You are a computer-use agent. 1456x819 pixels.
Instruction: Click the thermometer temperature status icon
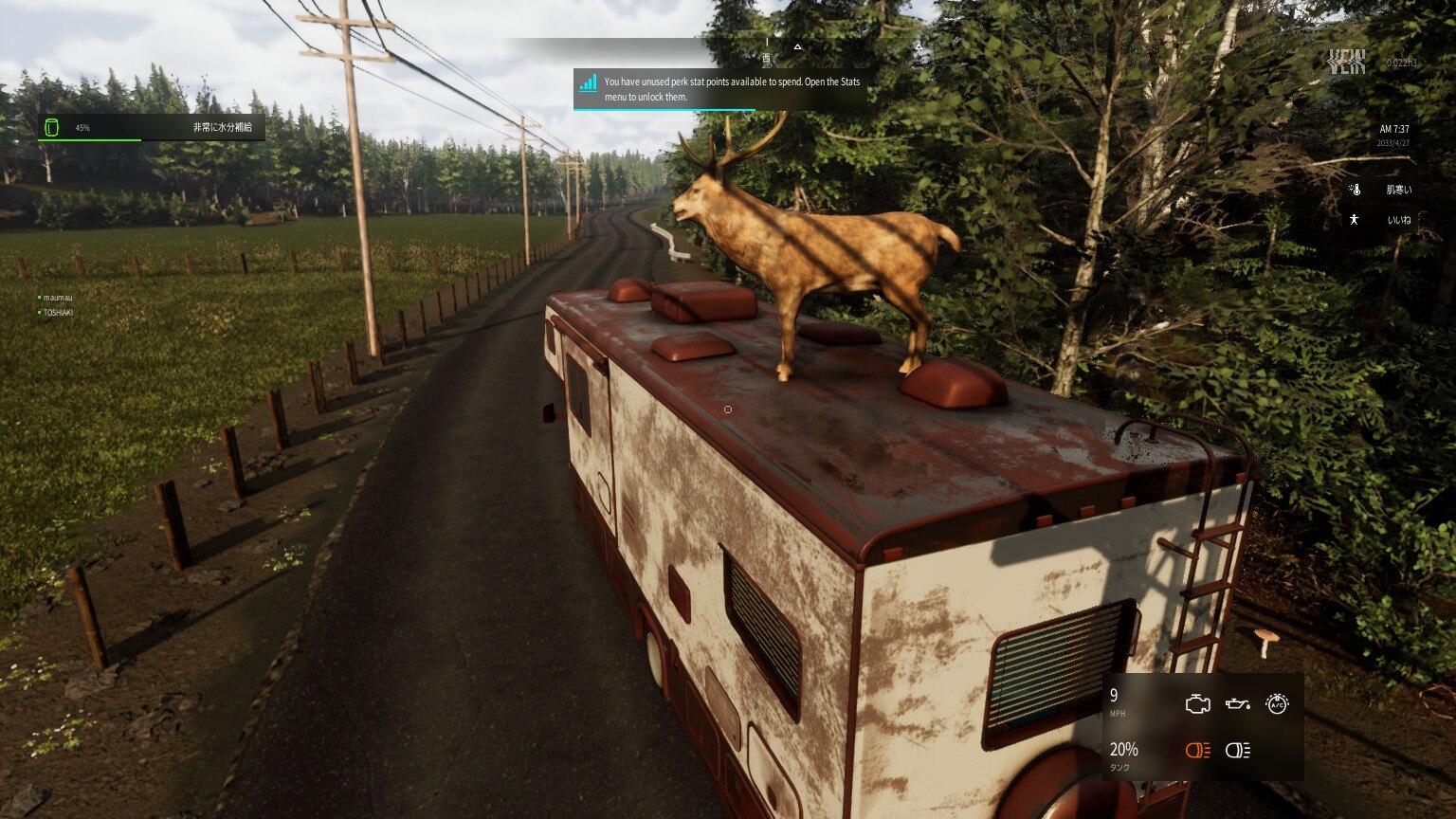(1356, 190)
